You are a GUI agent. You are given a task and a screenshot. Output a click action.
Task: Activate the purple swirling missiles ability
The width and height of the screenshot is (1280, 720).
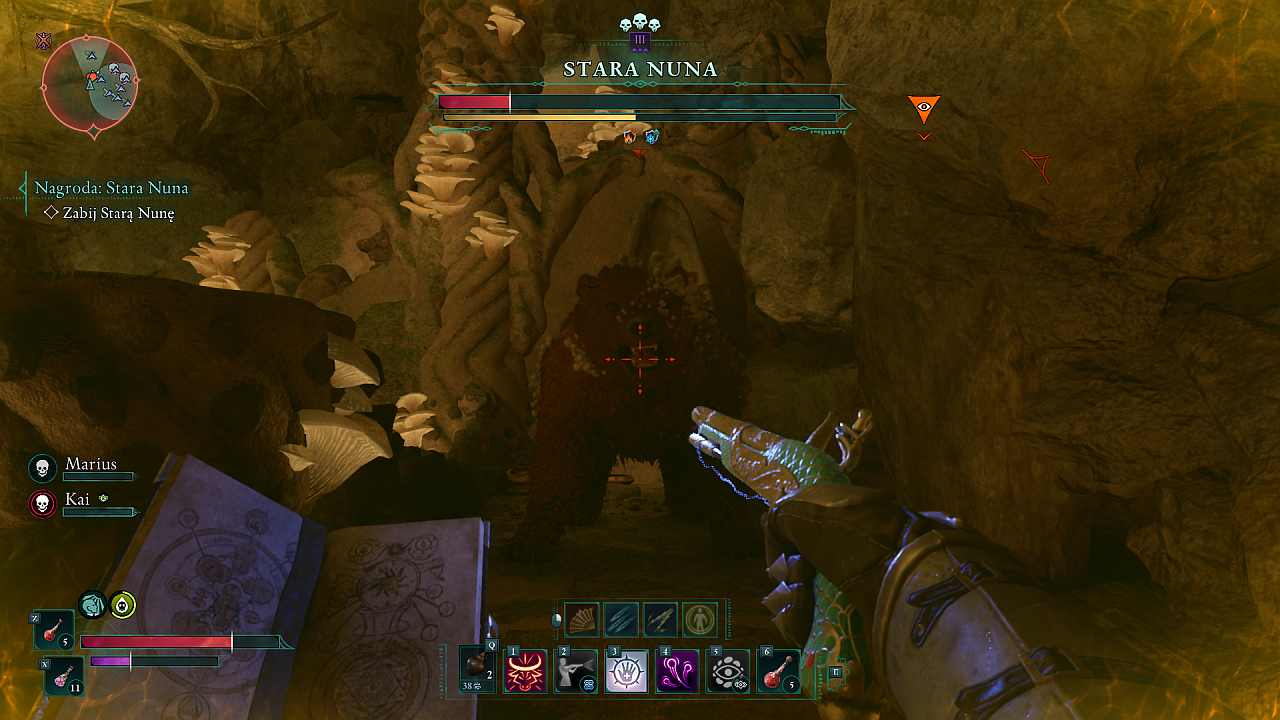coord(677,671)
